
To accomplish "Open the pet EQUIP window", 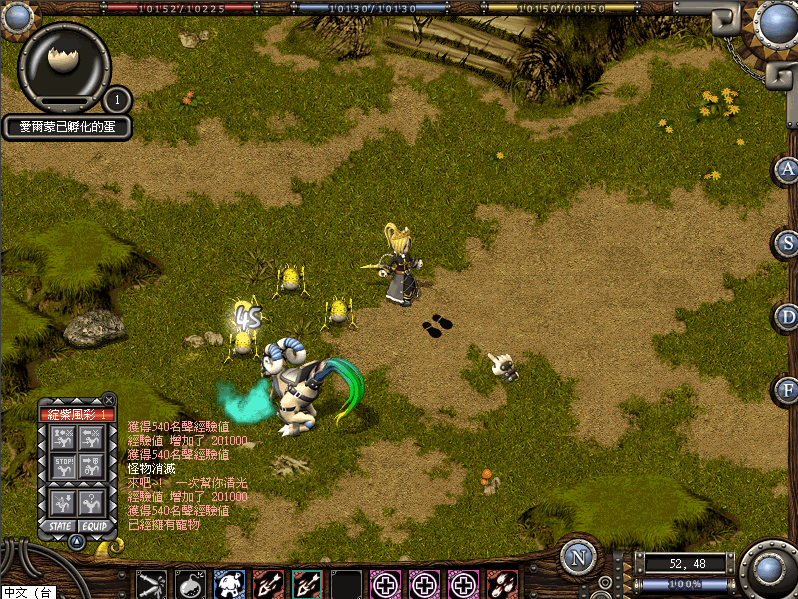I will tap(94, 526).
